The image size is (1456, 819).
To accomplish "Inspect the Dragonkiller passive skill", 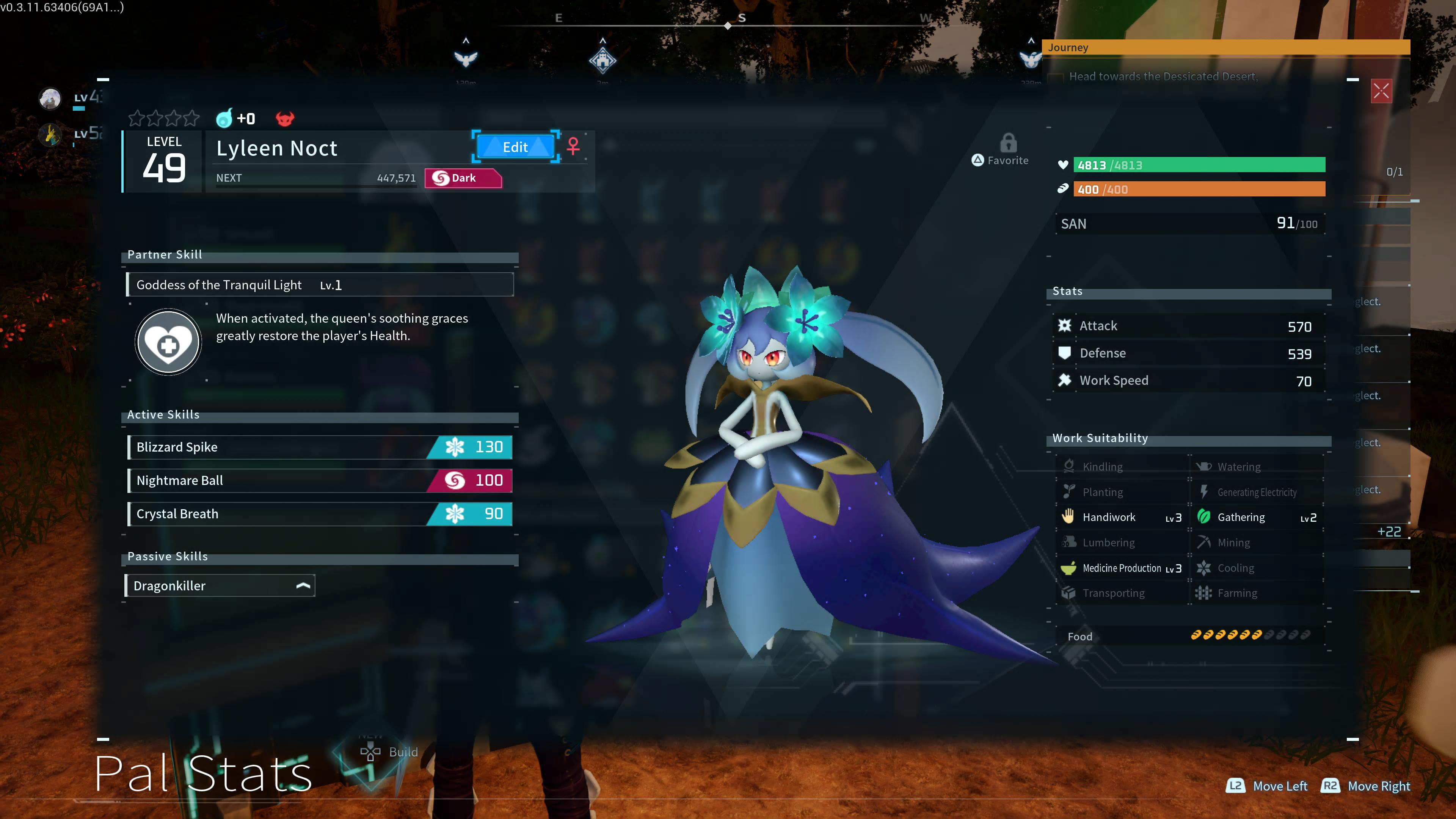I will [219, 585].
